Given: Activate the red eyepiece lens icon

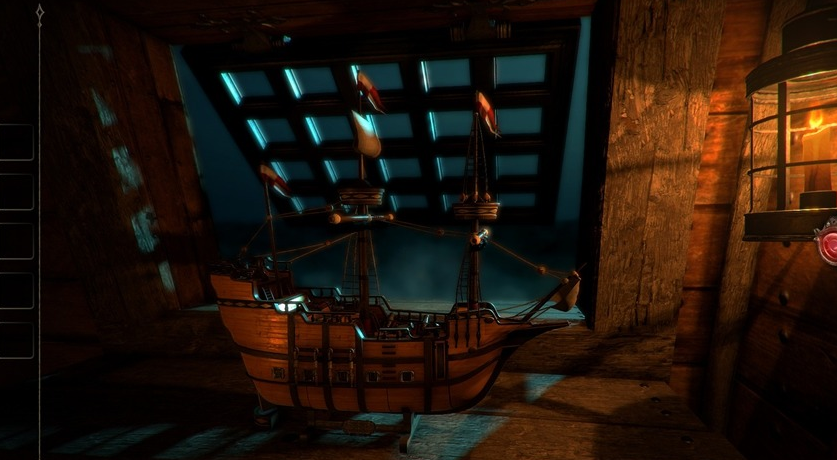Looking at the screenshot, I should click(829, 243).
